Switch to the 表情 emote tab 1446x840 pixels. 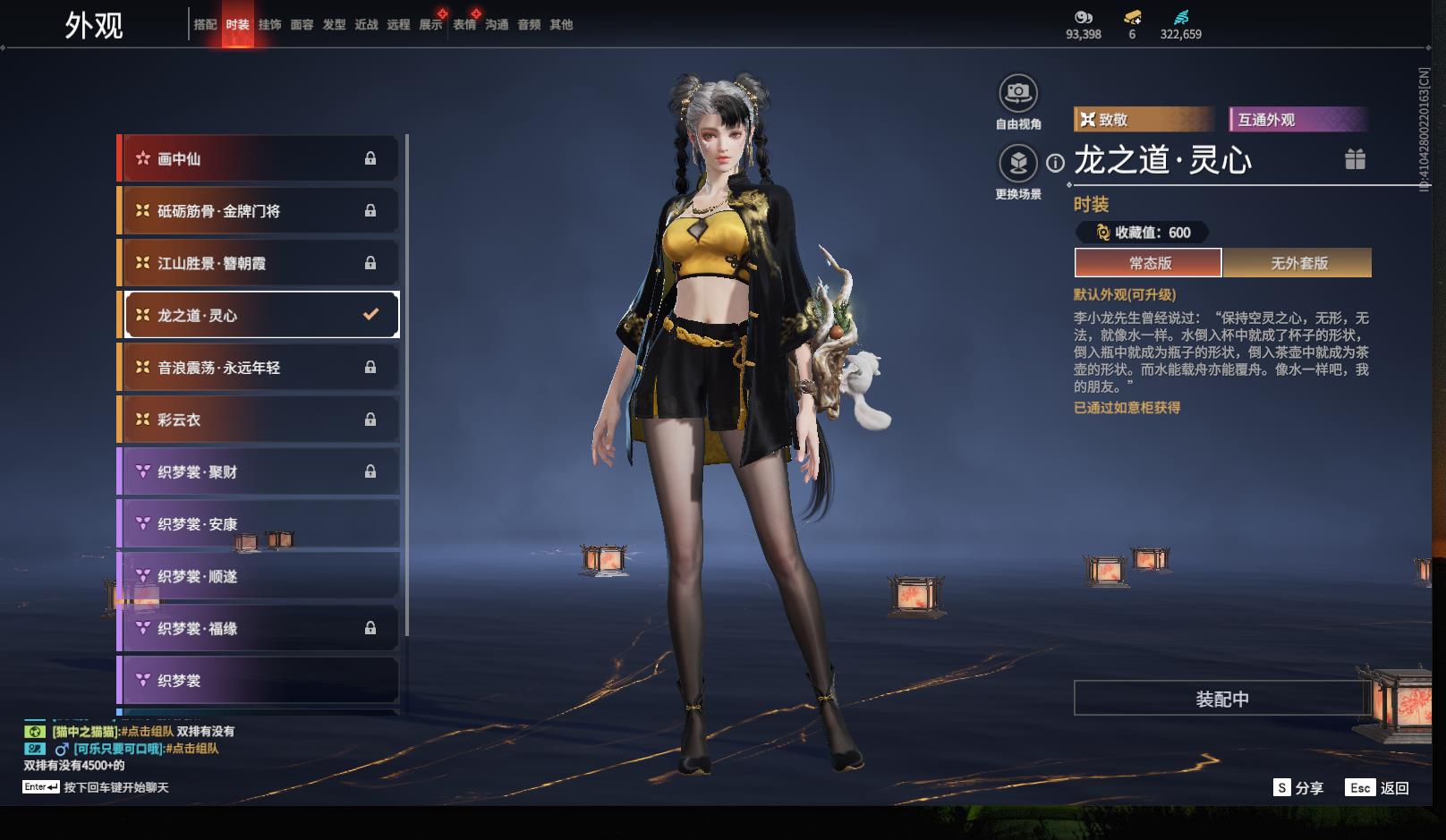(464, 25)
